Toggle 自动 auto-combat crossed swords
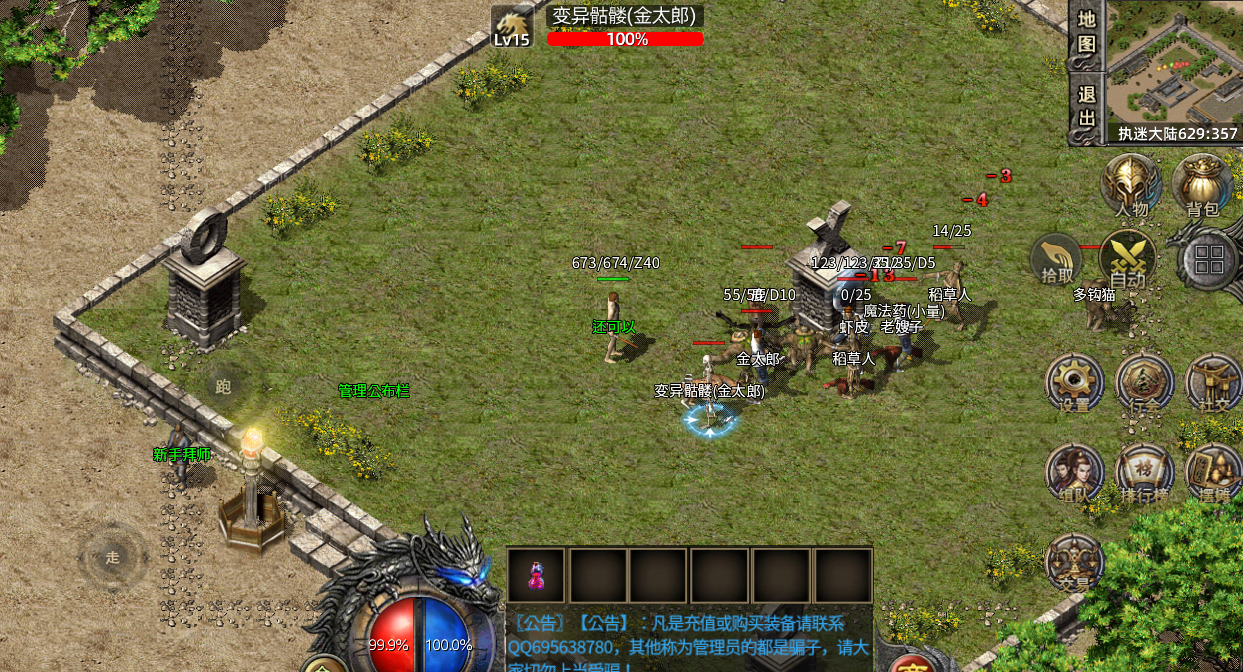Screen dimensions: 1243x672 [x=1128, y=260]
